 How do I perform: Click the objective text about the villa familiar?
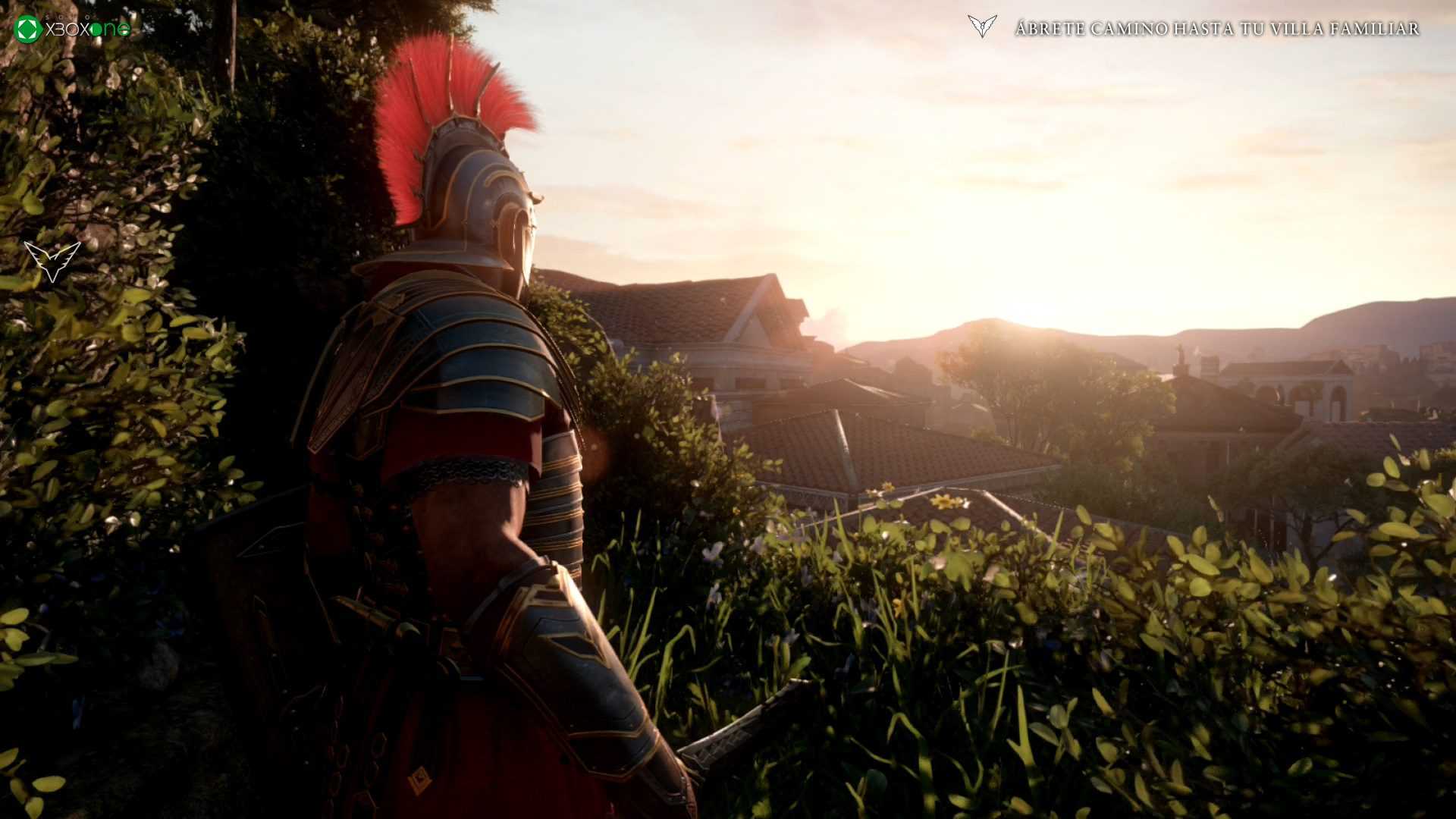click(x=1216, y=29)
